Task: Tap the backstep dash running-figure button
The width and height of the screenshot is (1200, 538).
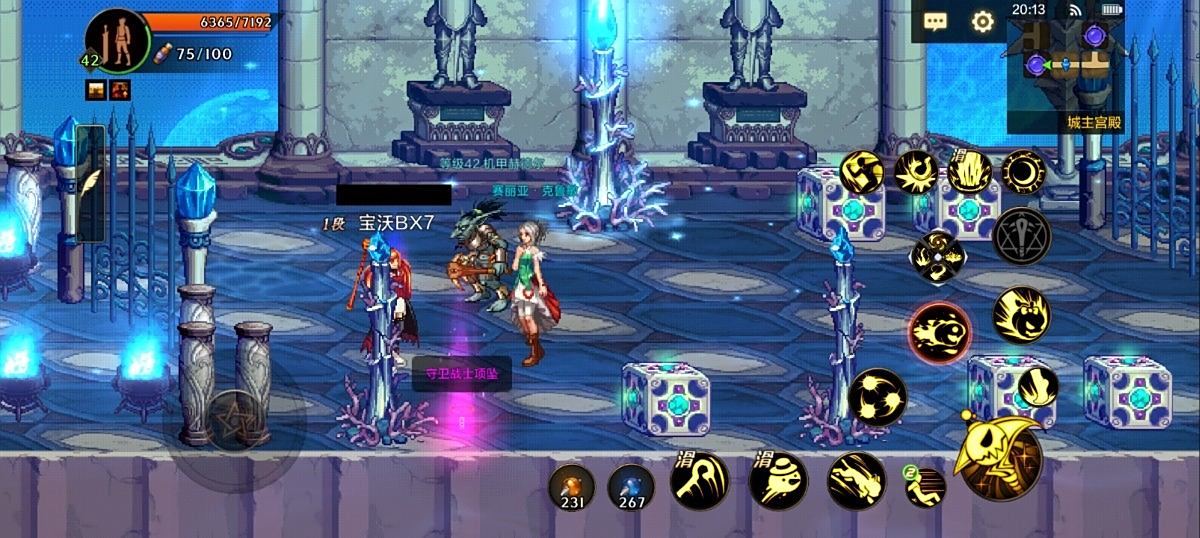Action: pyautogui.click(x=926, y=487)
